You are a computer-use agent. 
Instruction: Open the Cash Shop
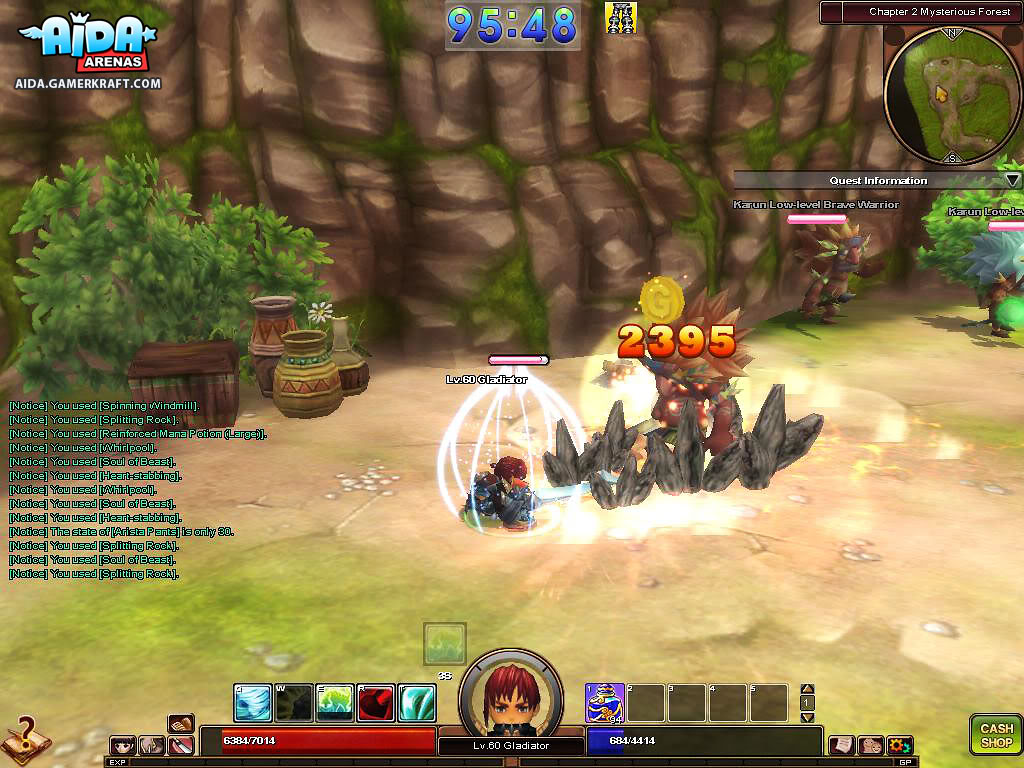click(x=996, y=734)
